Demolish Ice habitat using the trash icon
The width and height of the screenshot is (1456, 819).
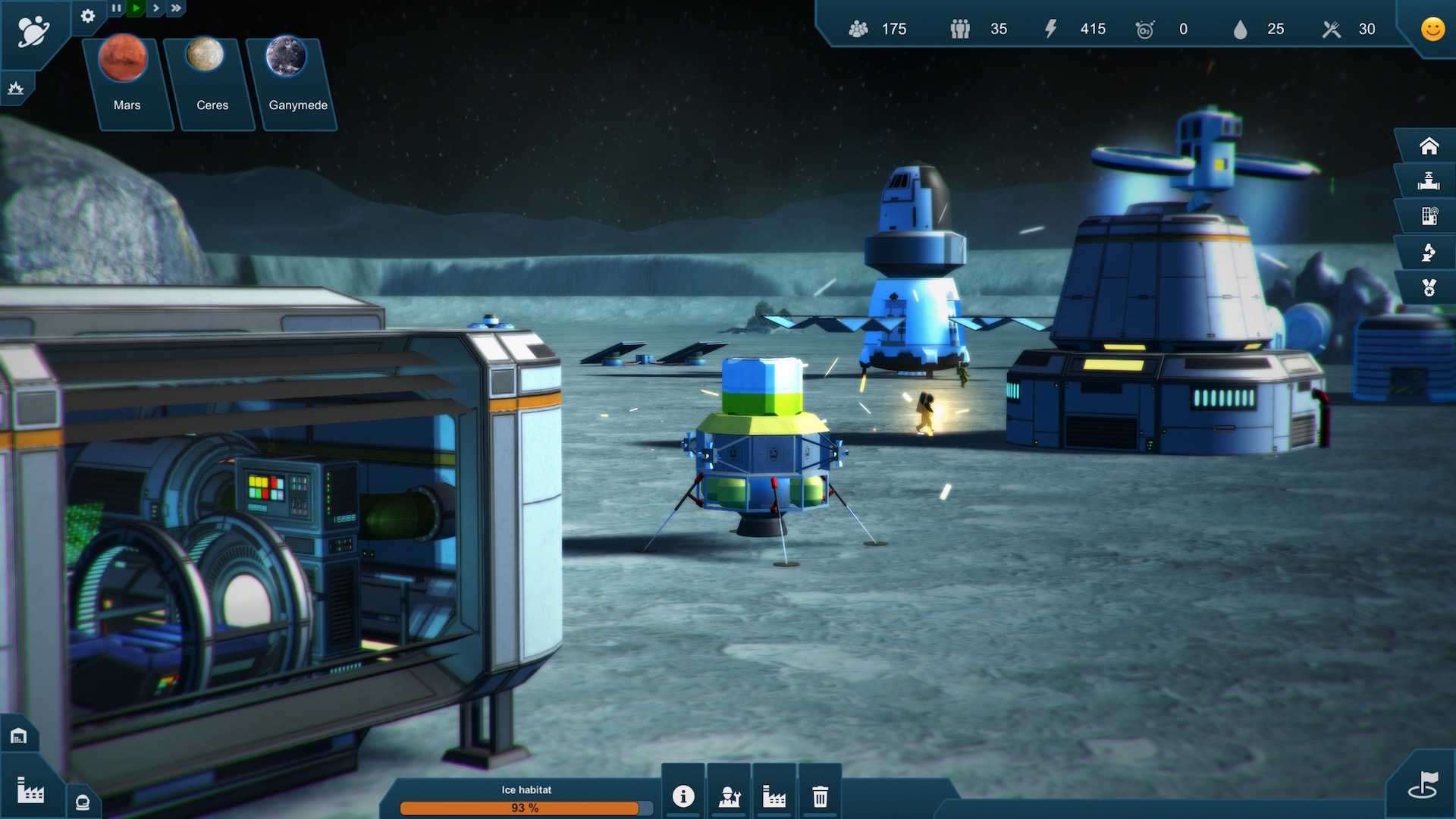click(820, 795)
